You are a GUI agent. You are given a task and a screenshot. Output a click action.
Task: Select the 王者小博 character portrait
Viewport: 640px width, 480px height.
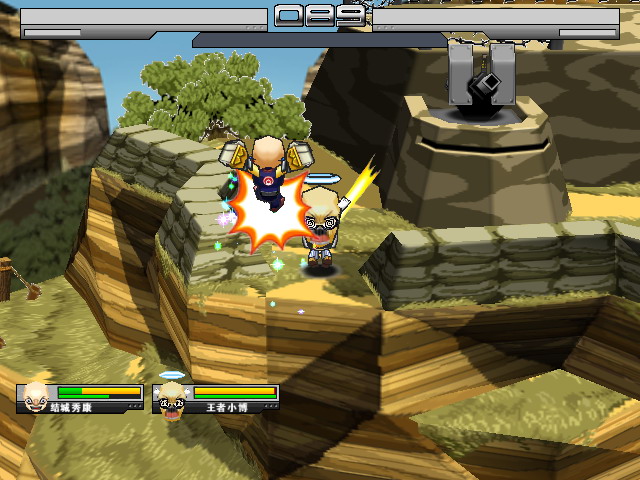pyautogui.click(x=172, y=397)
